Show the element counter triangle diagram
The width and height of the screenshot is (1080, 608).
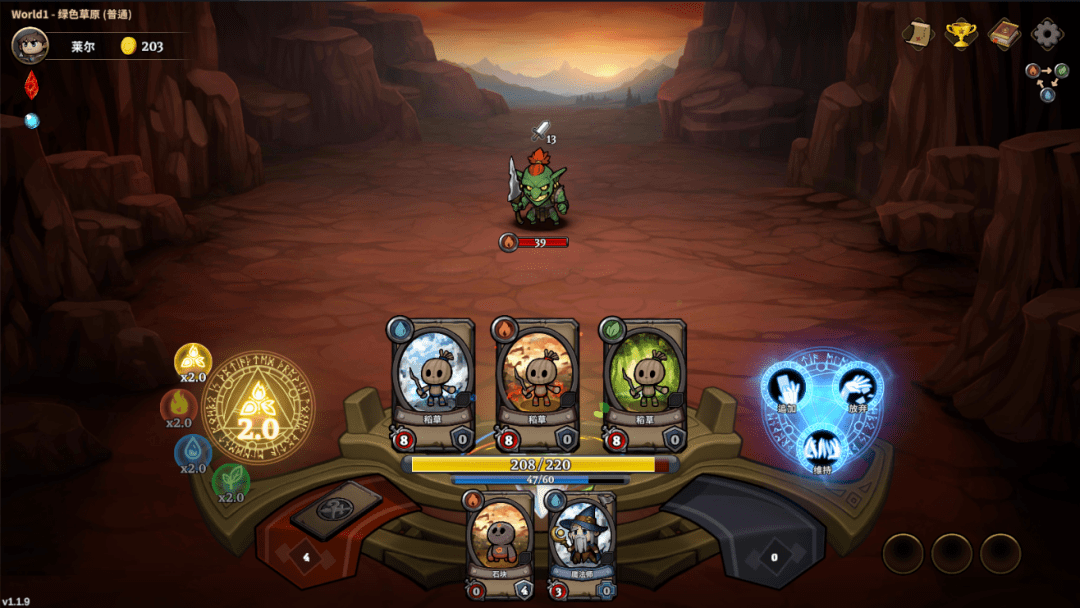[x=1047, y=81]
